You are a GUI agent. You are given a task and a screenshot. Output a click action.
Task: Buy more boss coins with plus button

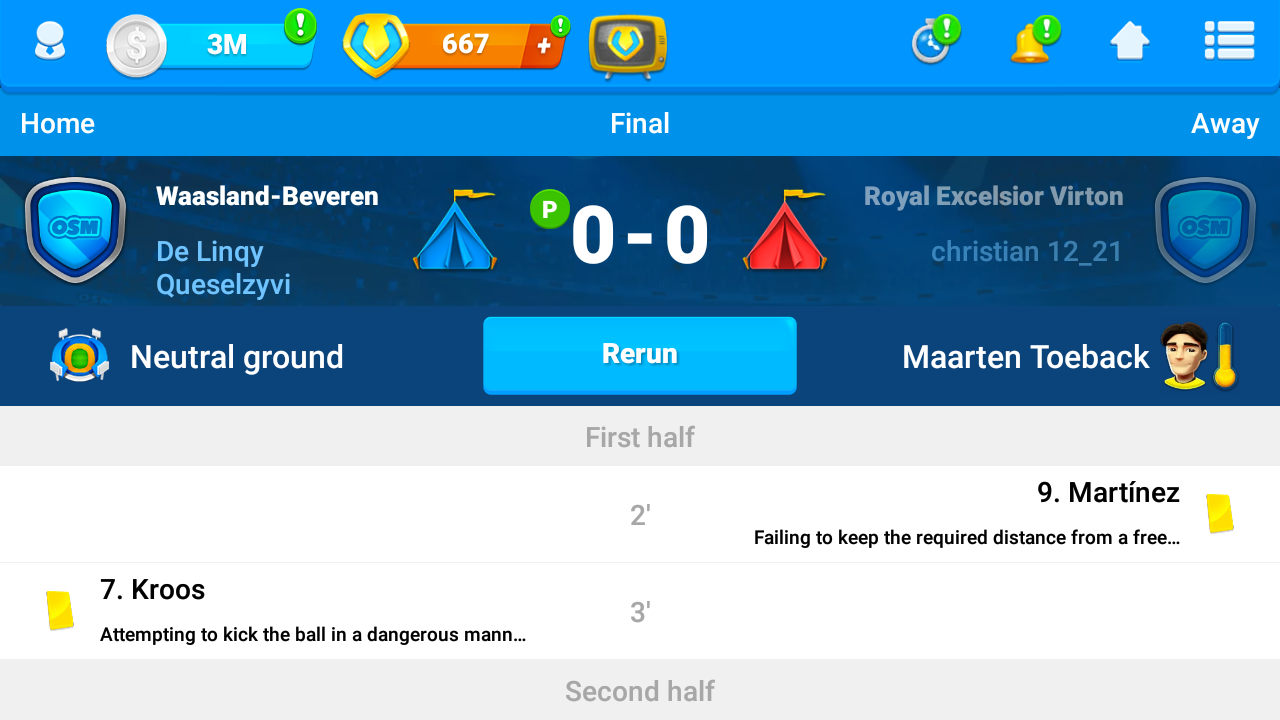coord(544,45)
